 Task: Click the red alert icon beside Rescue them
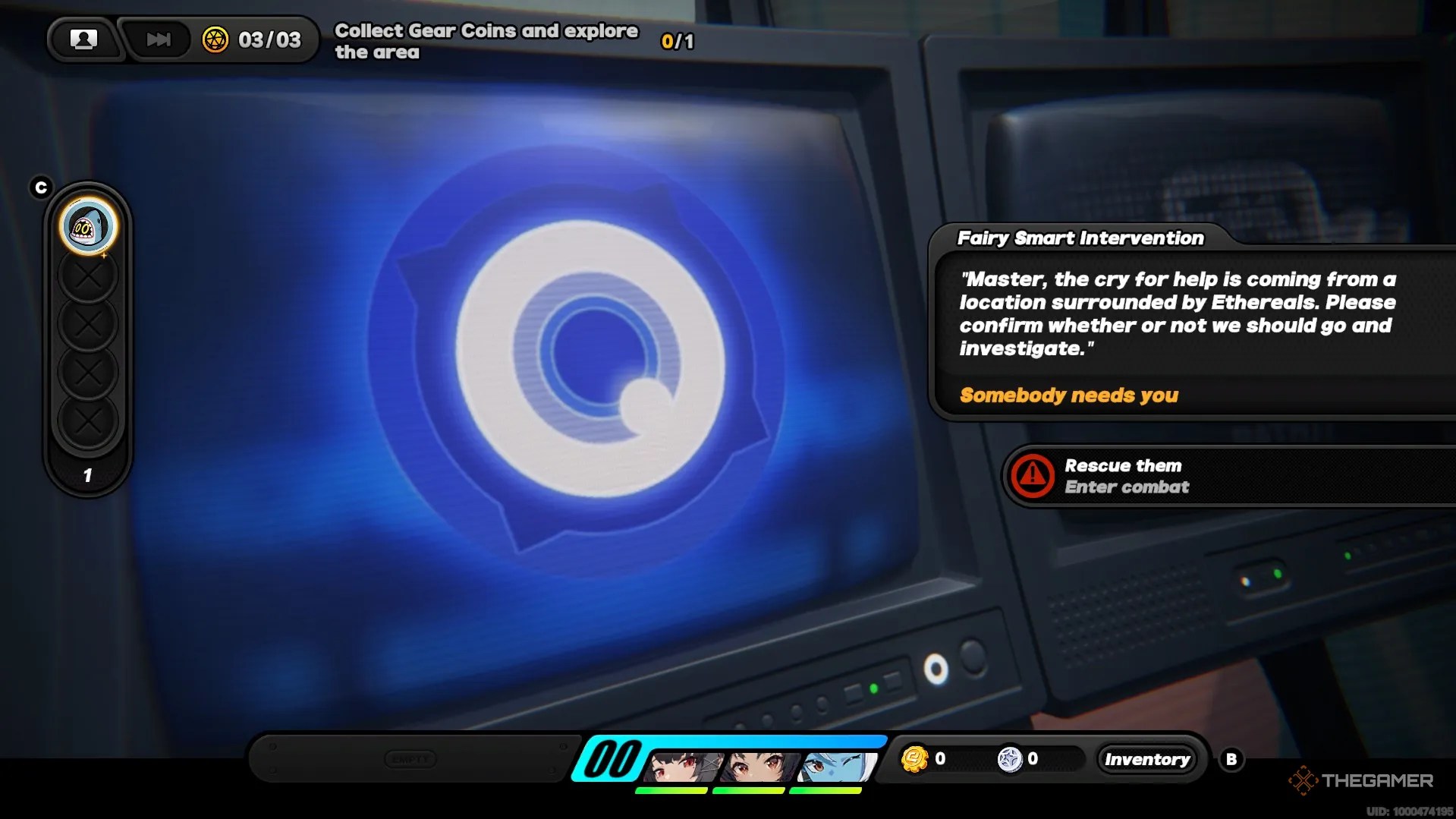(x=1032, y=476)
